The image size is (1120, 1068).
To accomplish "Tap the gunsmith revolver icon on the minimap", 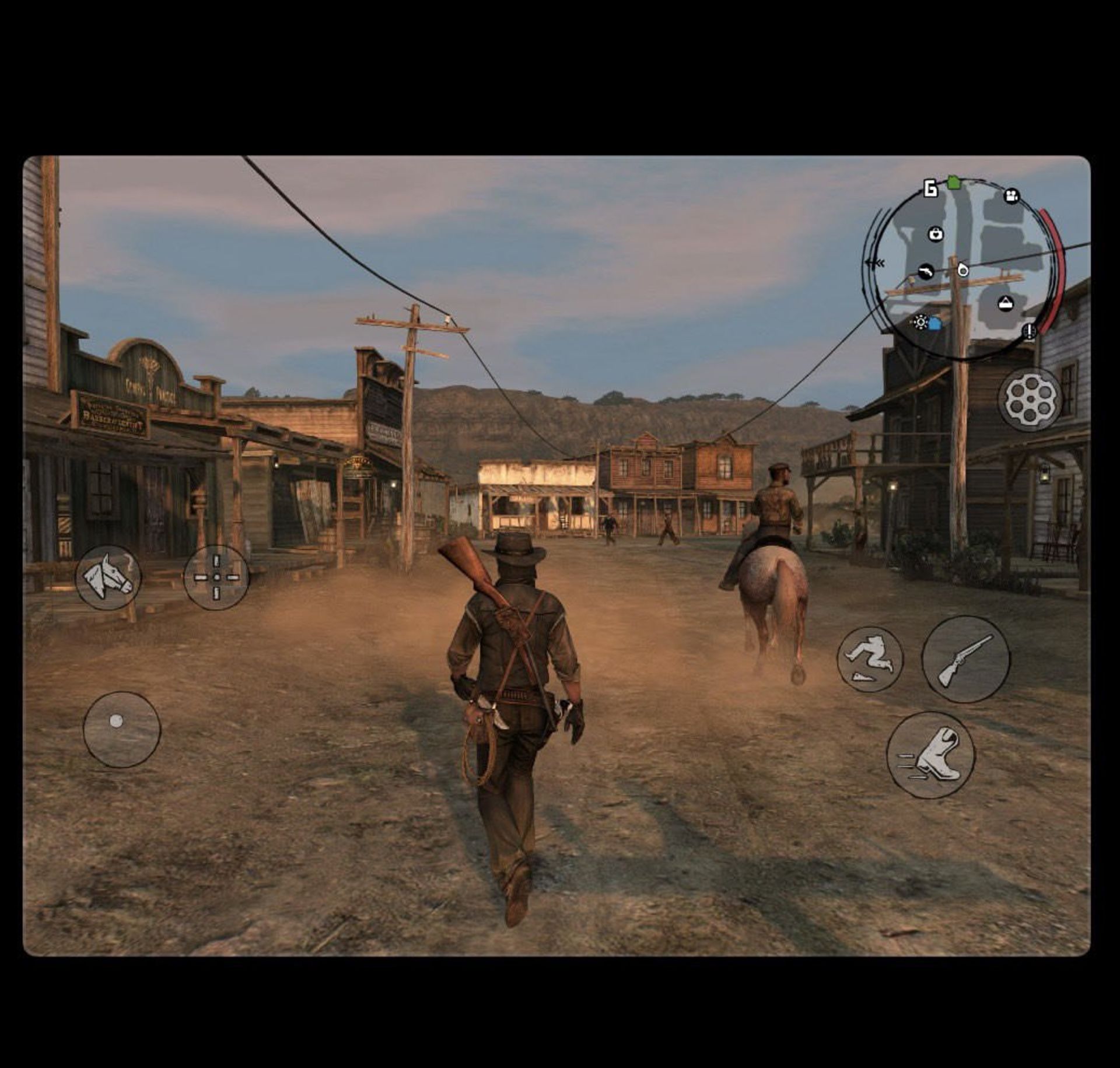I will (926, 272).
